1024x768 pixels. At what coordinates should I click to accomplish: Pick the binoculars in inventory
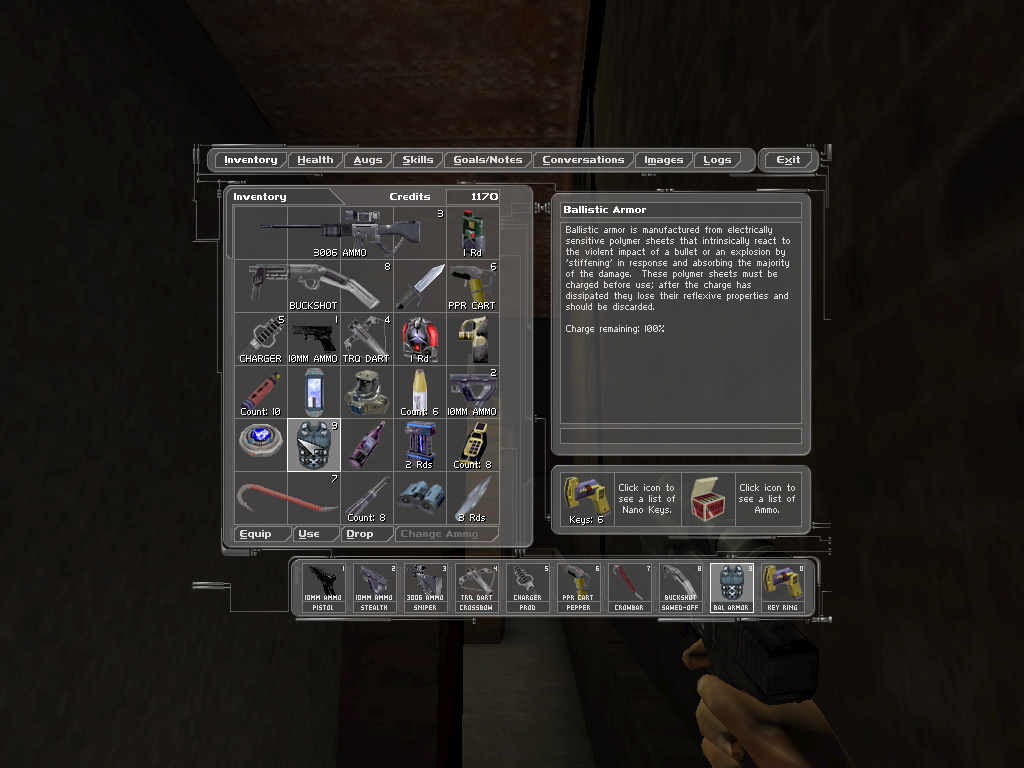point(419,497)
